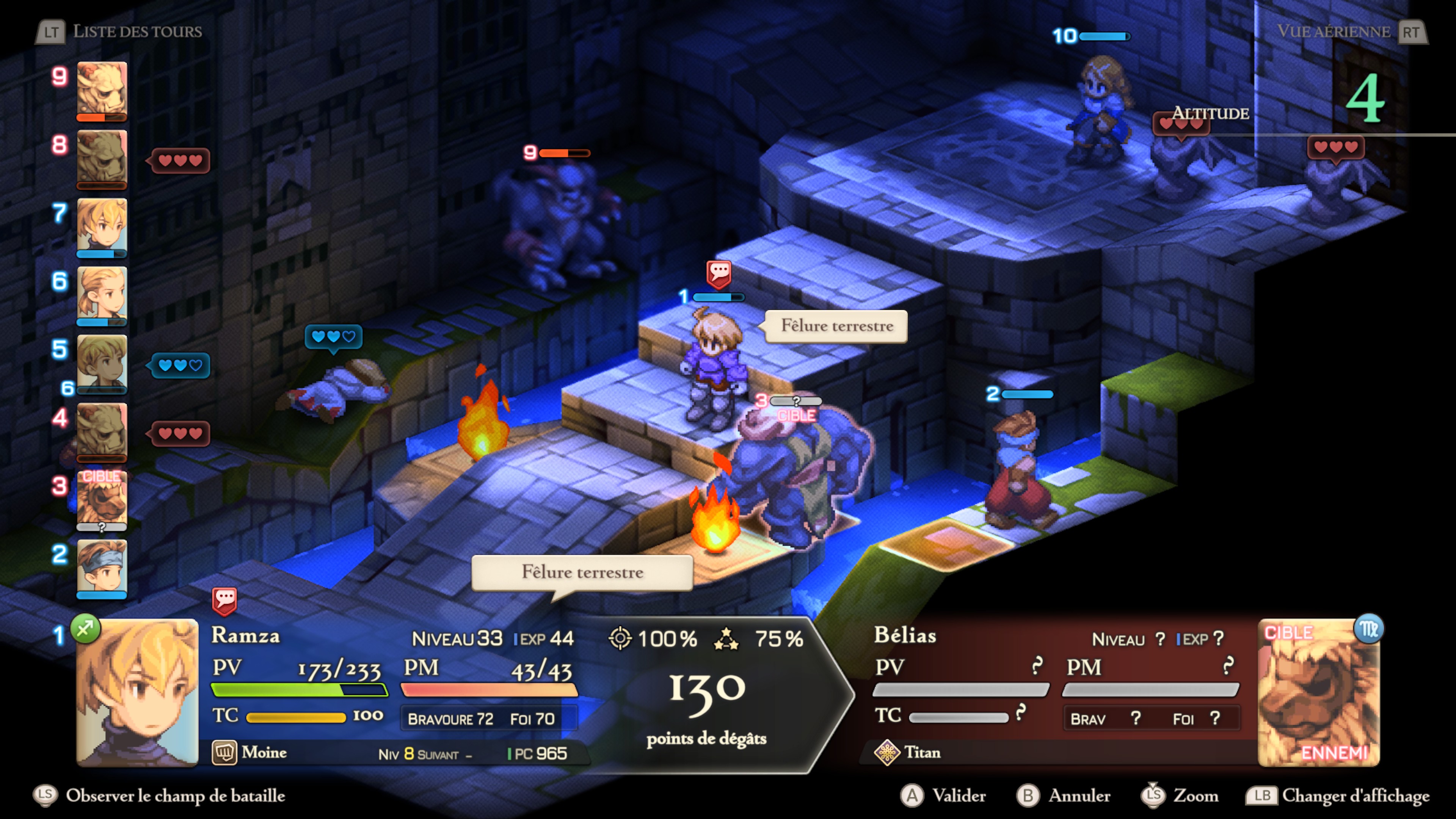Choose turn 7 blond knight portrait
Viewport: 1456px width, 819px height.
pyautogui.click(x=102, y=226)
